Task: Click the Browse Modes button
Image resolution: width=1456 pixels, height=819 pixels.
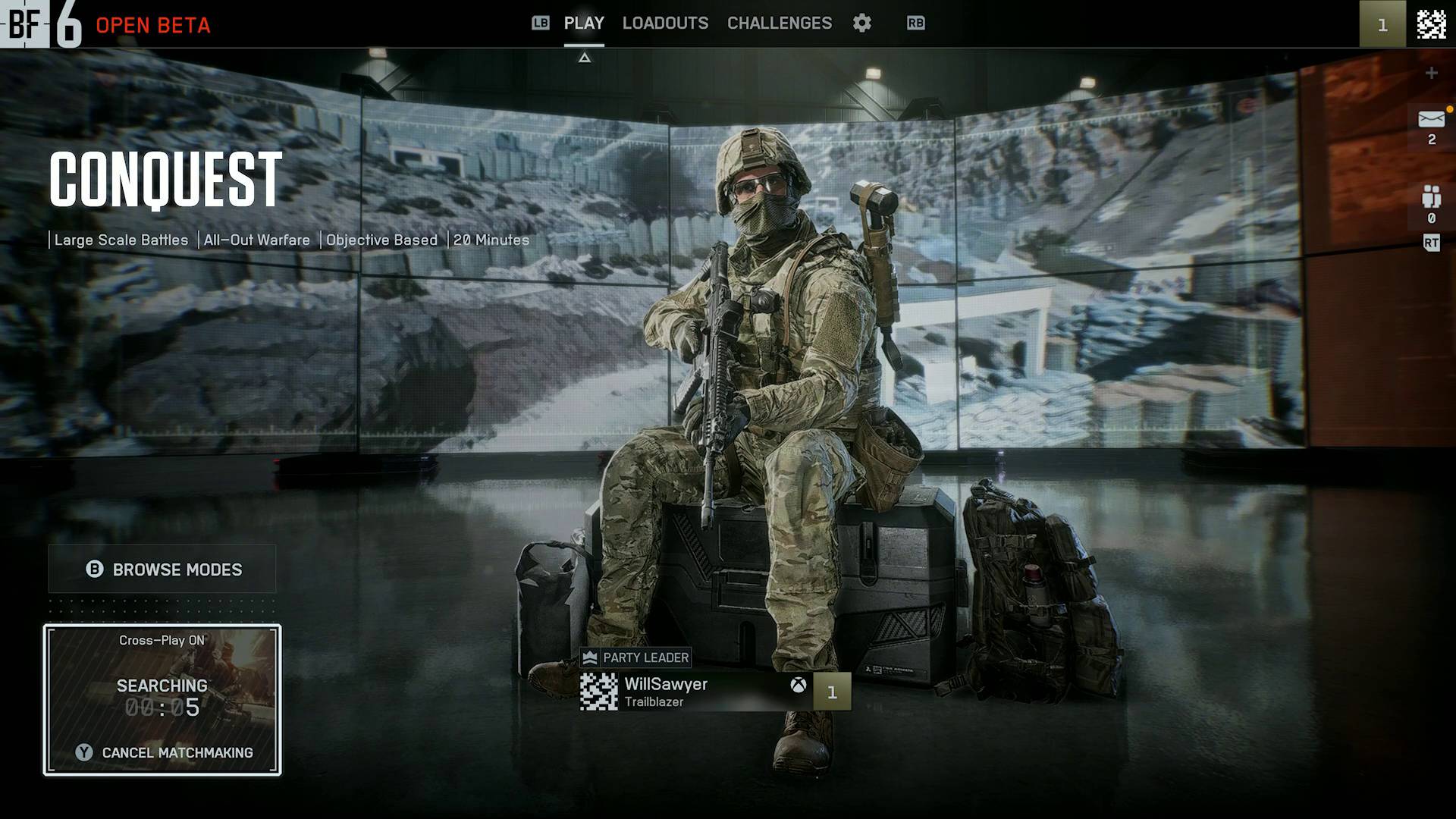Action: click(162, 570)
